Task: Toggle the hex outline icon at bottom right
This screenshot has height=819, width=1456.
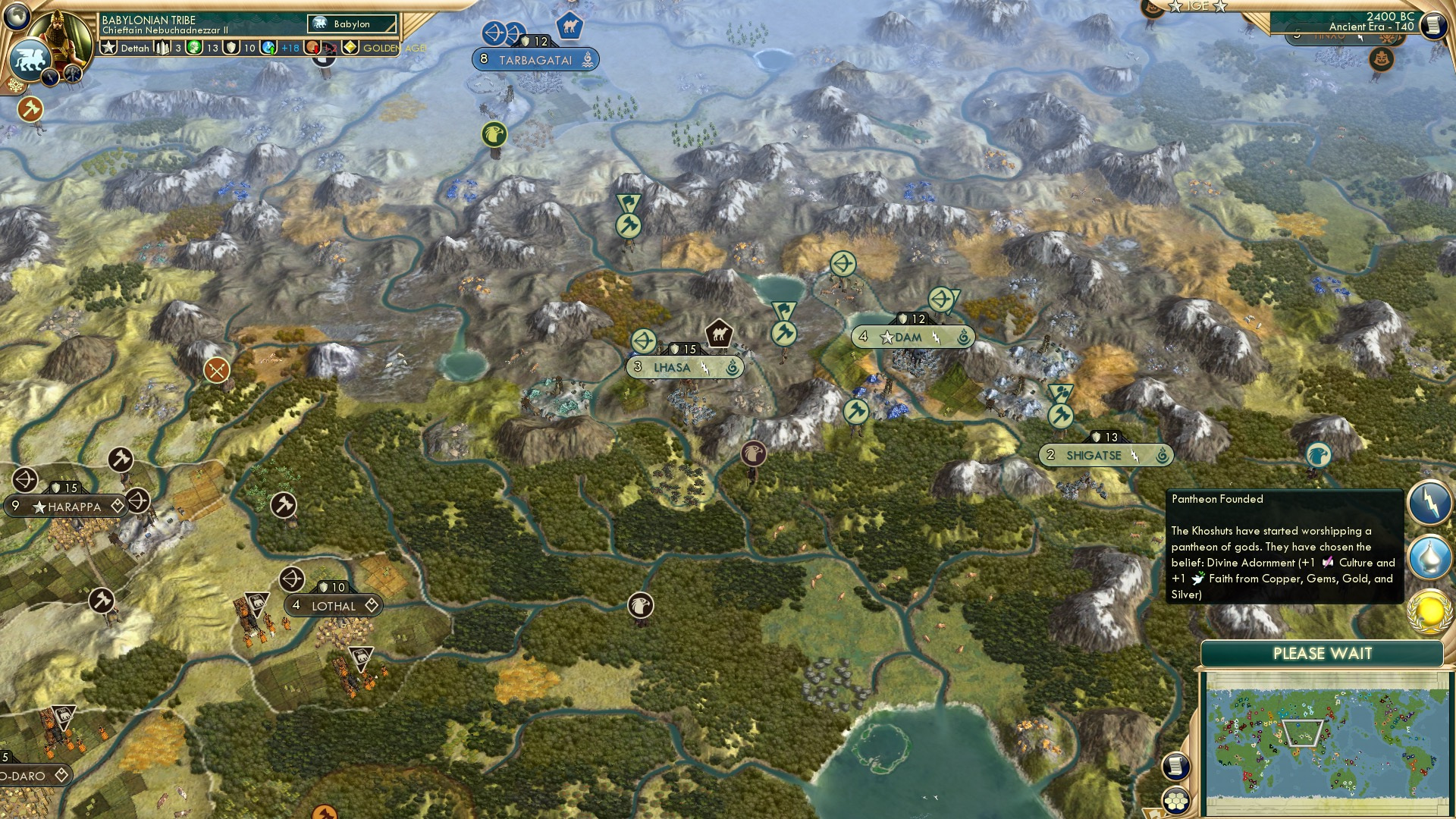Action: (x=1175, y=800)
